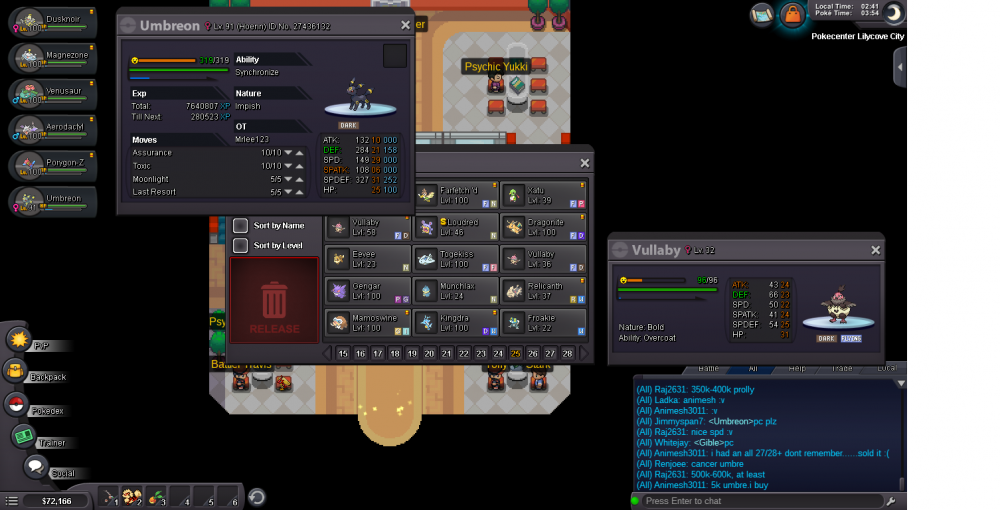Viewport: 1000px width, 510px height.
Task: Close the Umbreon summary window
Action: coord(405,25)
